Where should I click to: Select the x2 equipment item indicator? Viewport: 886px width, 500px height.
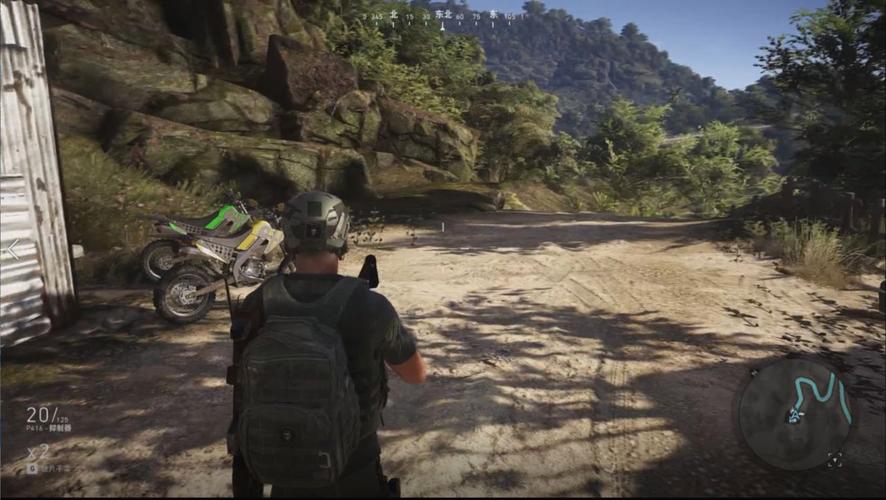(x=38, y=451)
